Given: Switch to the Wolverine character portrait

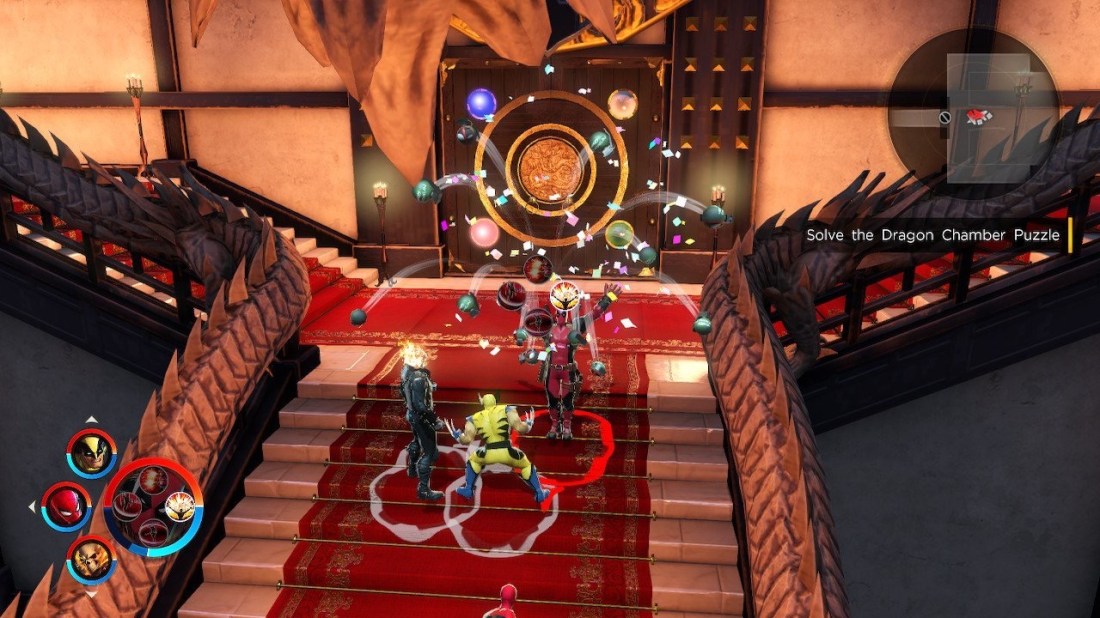Looking at the screenshot, I should (x=92, y=453).
